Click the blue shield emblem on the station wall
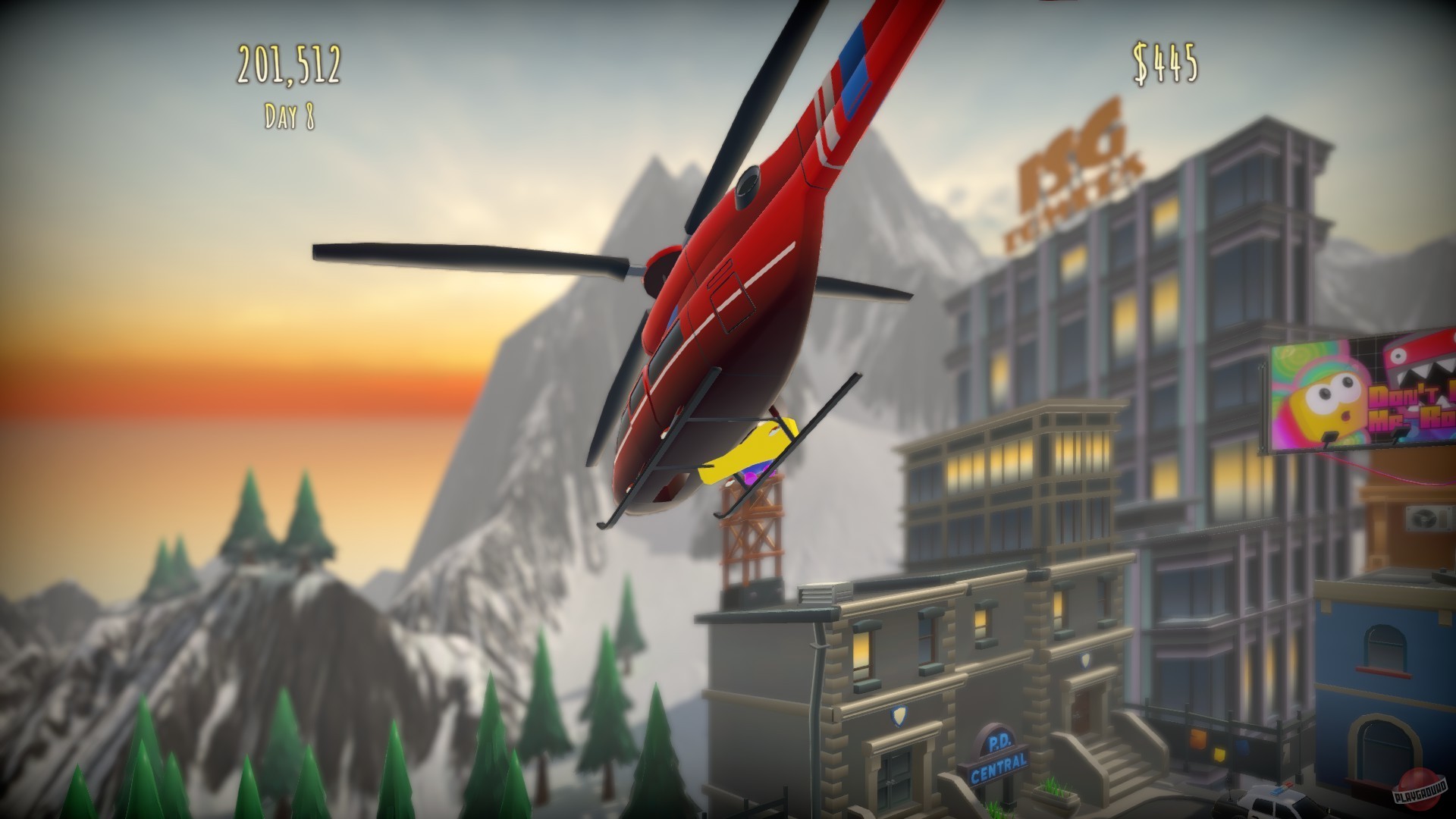The image size is (1456, 819). 899,715
